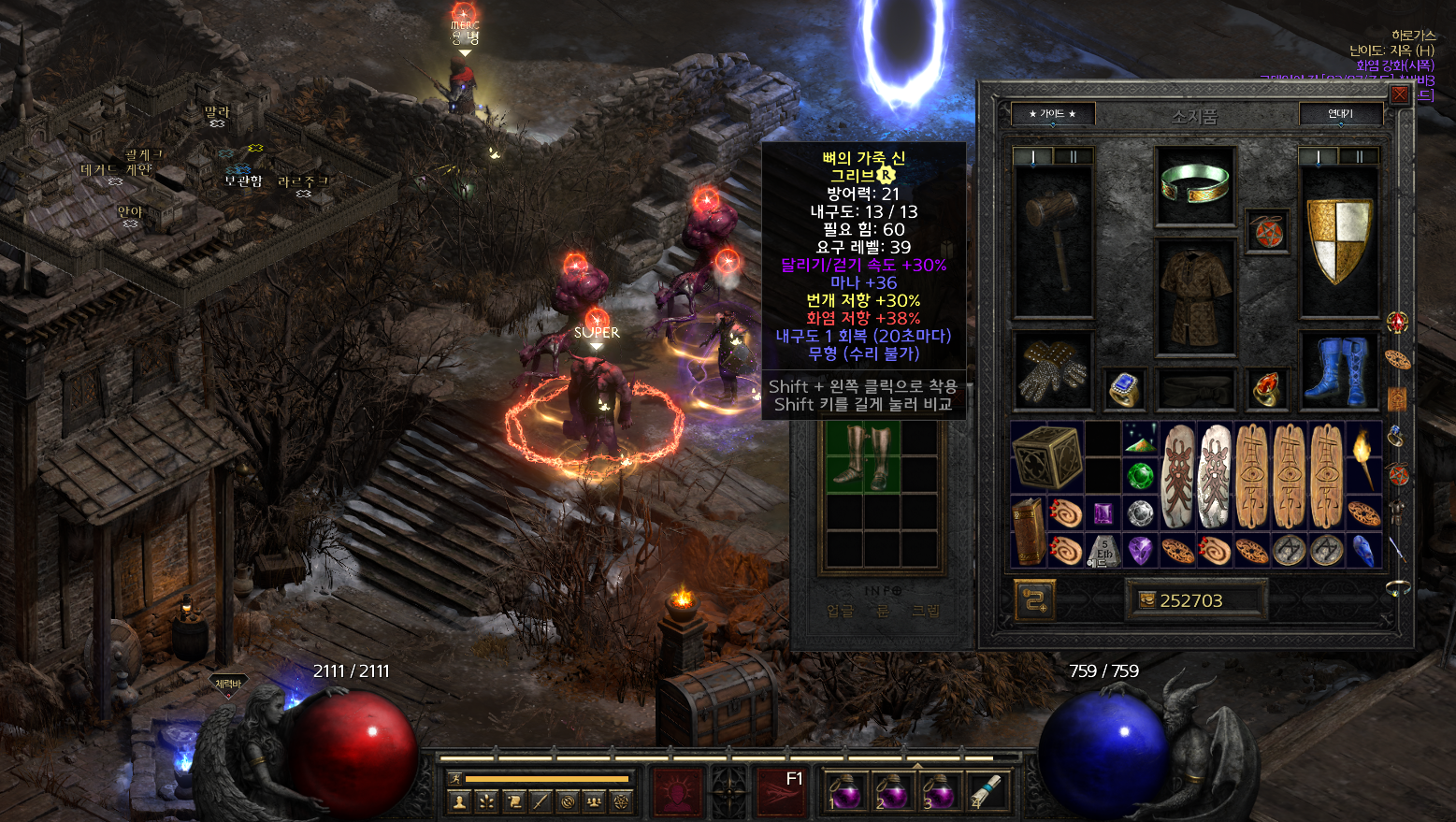Image resolution: width=1456 pixels, height=822 pixels.
Task: Select the equipped circlet helm slot
Action: pyautogui.click(x=1193, y=184)
